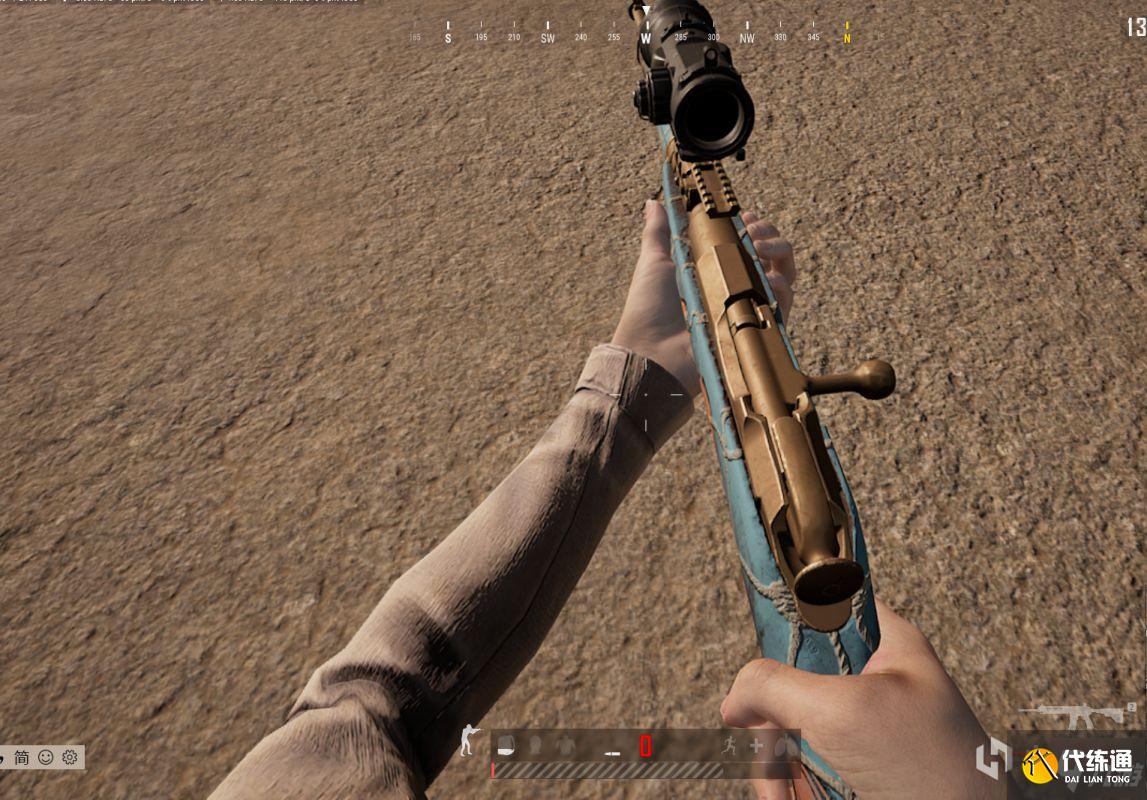Open the smiley emoji picker

pos(46,757)
